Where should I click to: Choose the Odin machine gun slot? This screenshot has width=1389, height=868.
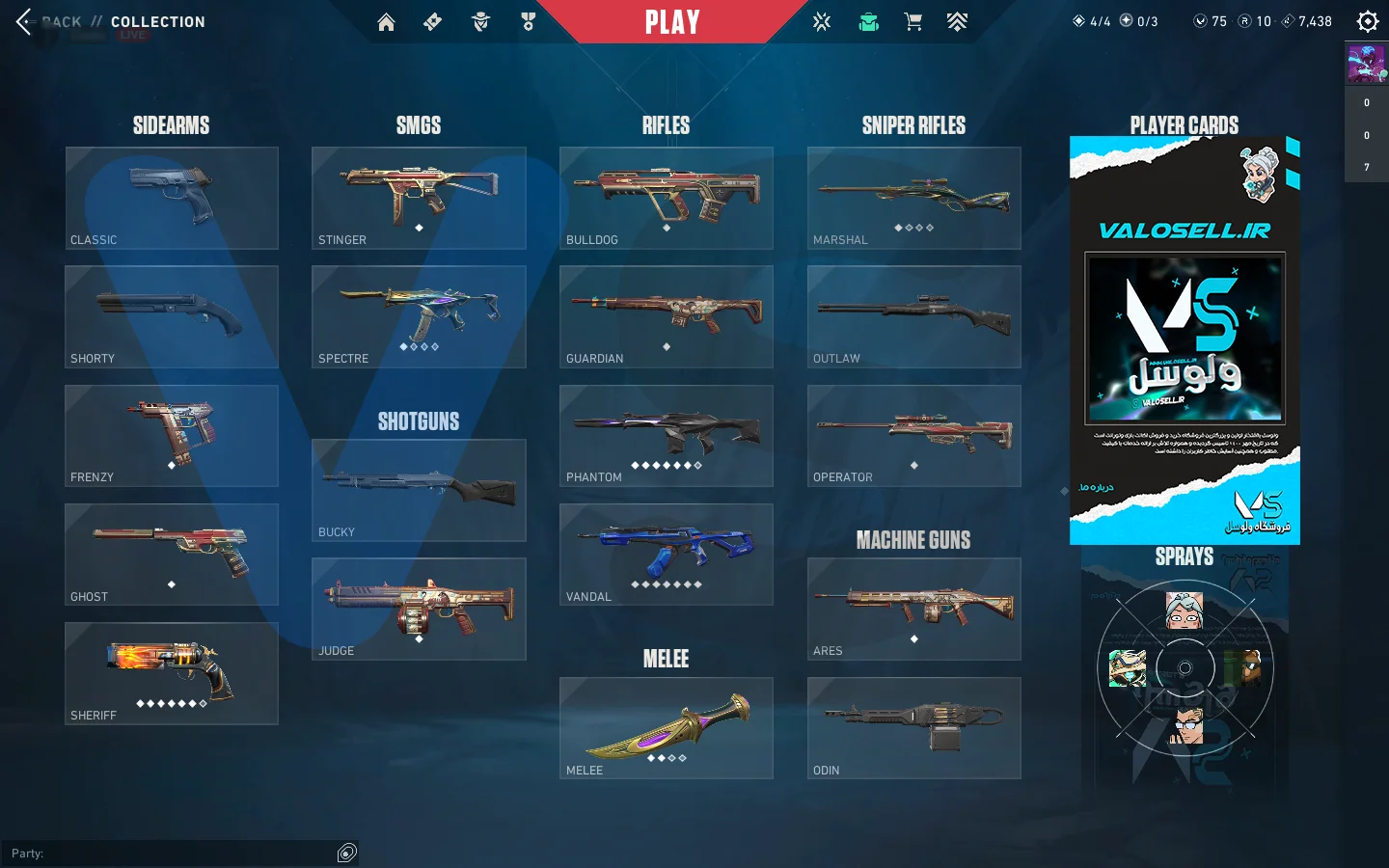pos(914,728)
